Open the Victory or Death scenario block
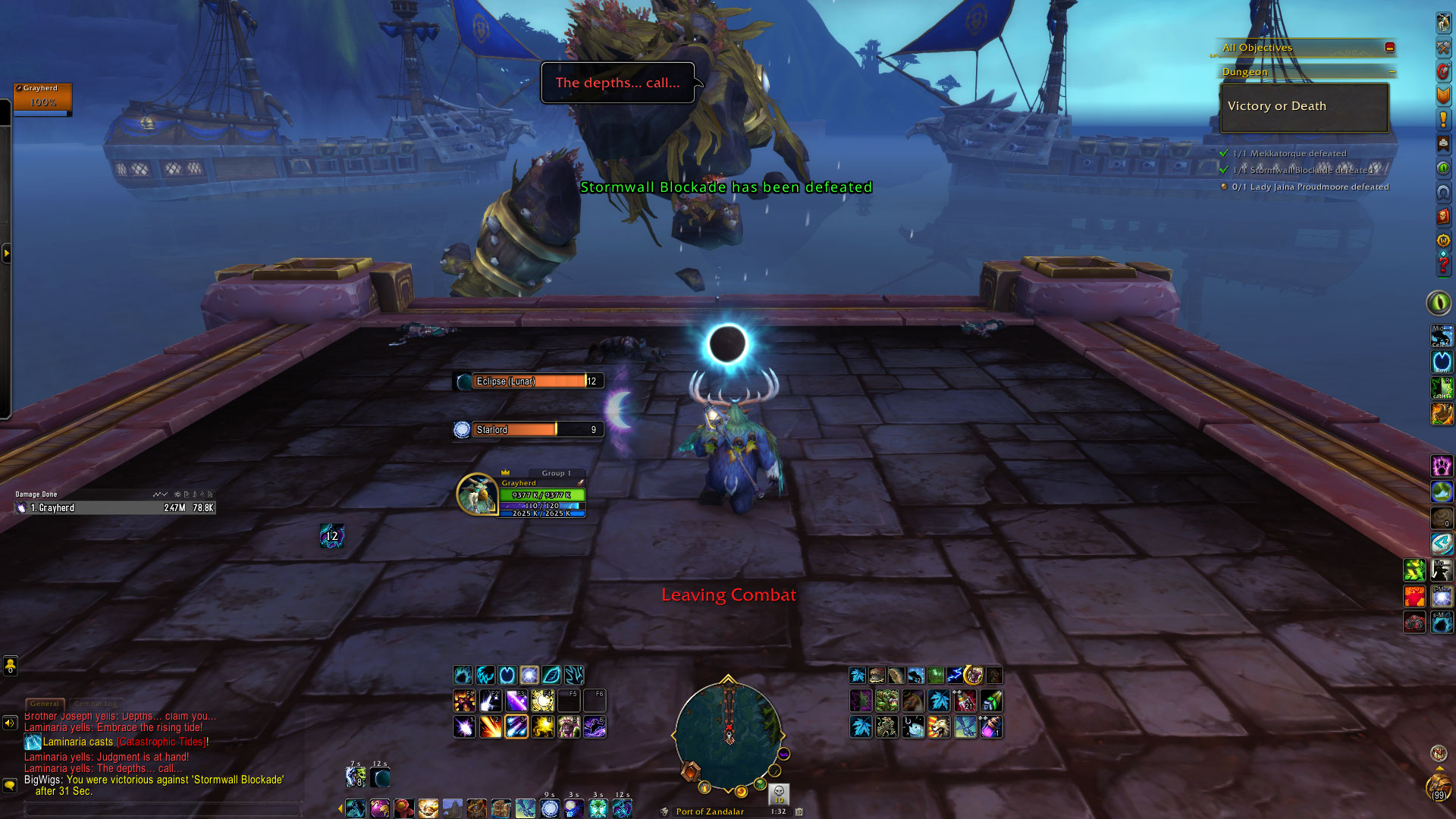Viewport: 1456px width, 819px height. pos(1304,107)
